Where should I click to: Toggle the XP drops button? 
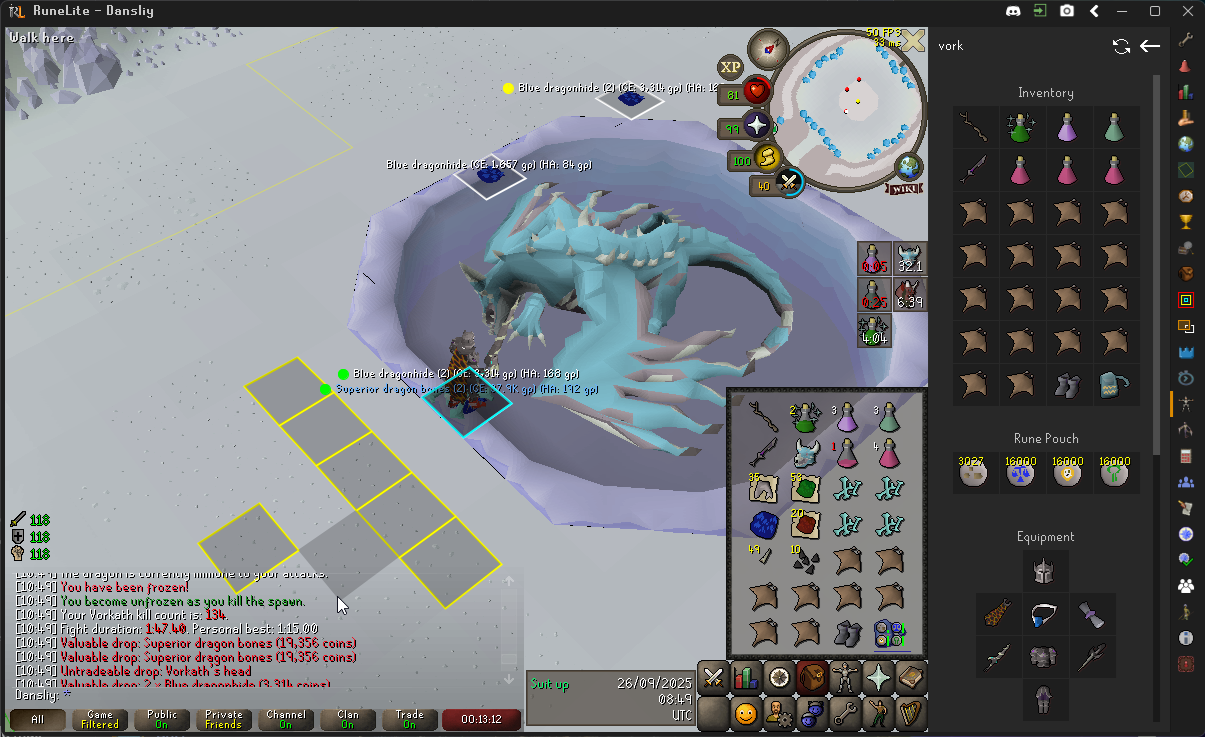731,67
